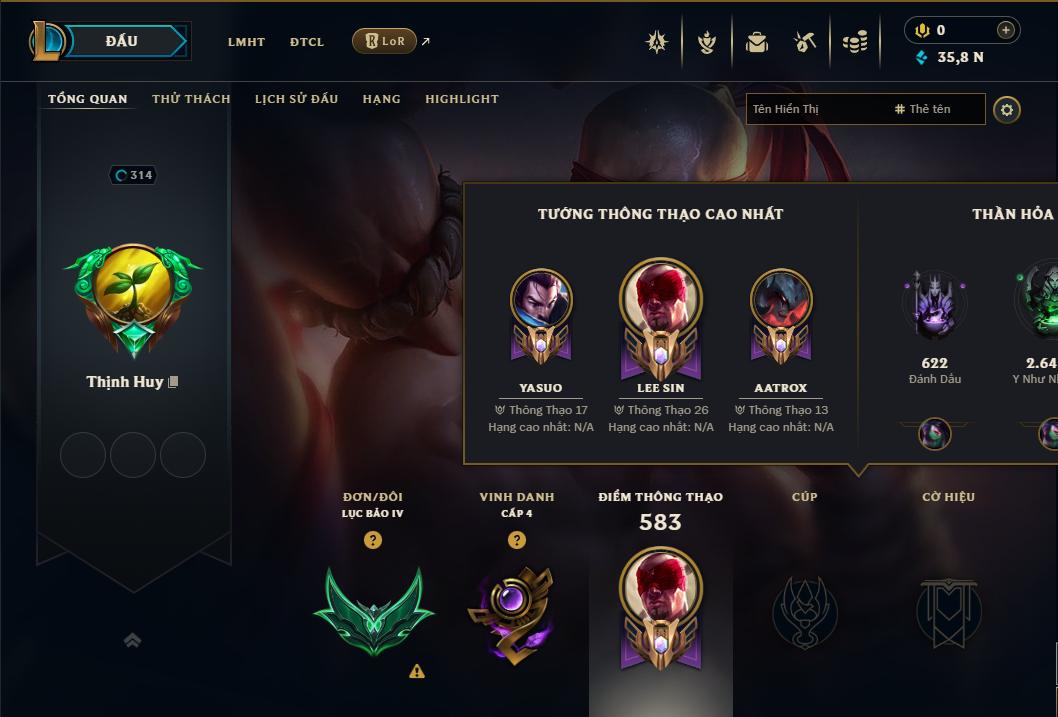Open the HIGHLIGHT tab
The image size is (1058, 717).
coord(461,99)
